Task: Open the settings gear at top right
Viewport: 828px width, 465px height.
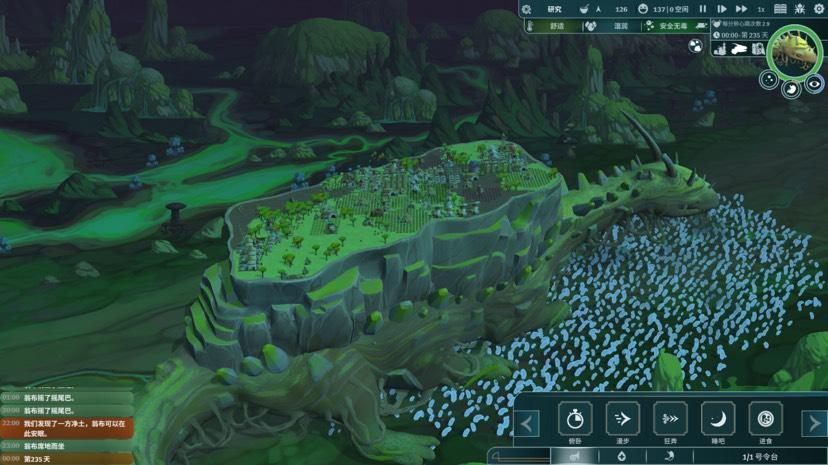Action: (817, 9)
